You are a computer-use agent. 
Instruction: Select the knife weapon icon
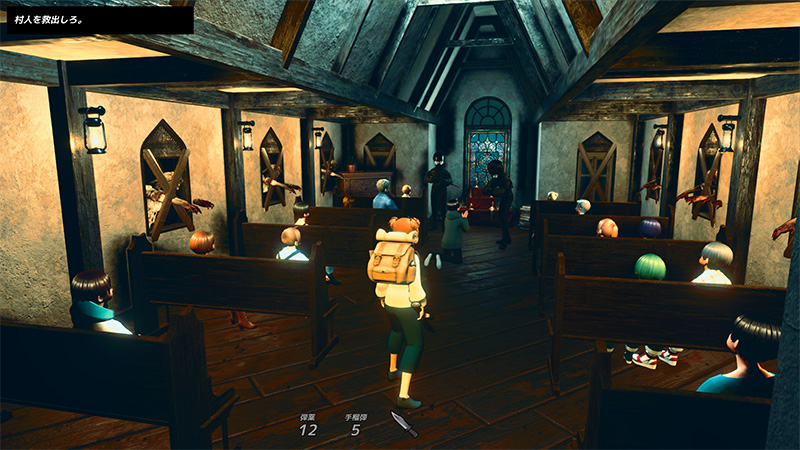click(x=403, y=422)
